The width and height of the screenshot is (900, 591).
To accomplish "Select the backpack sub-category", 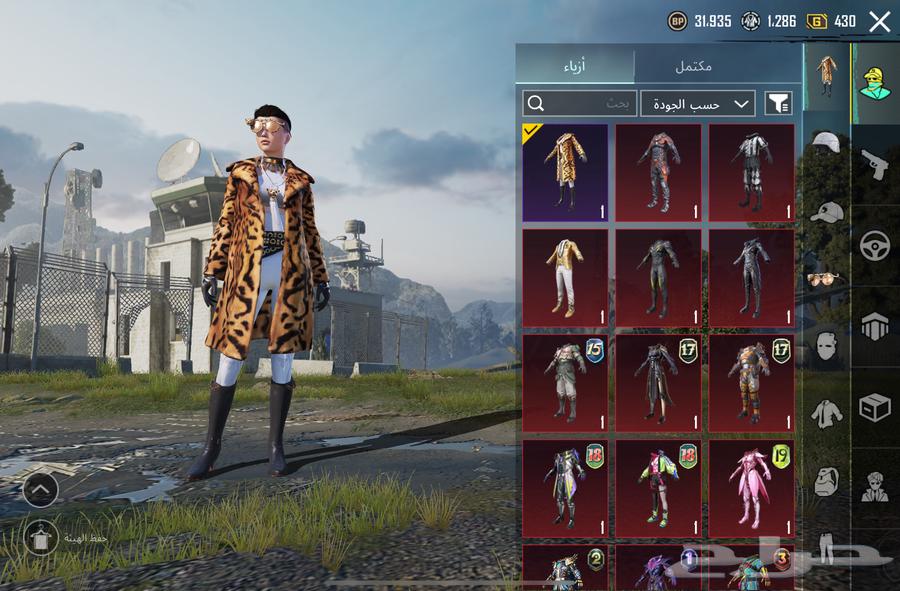I will 826,480.
